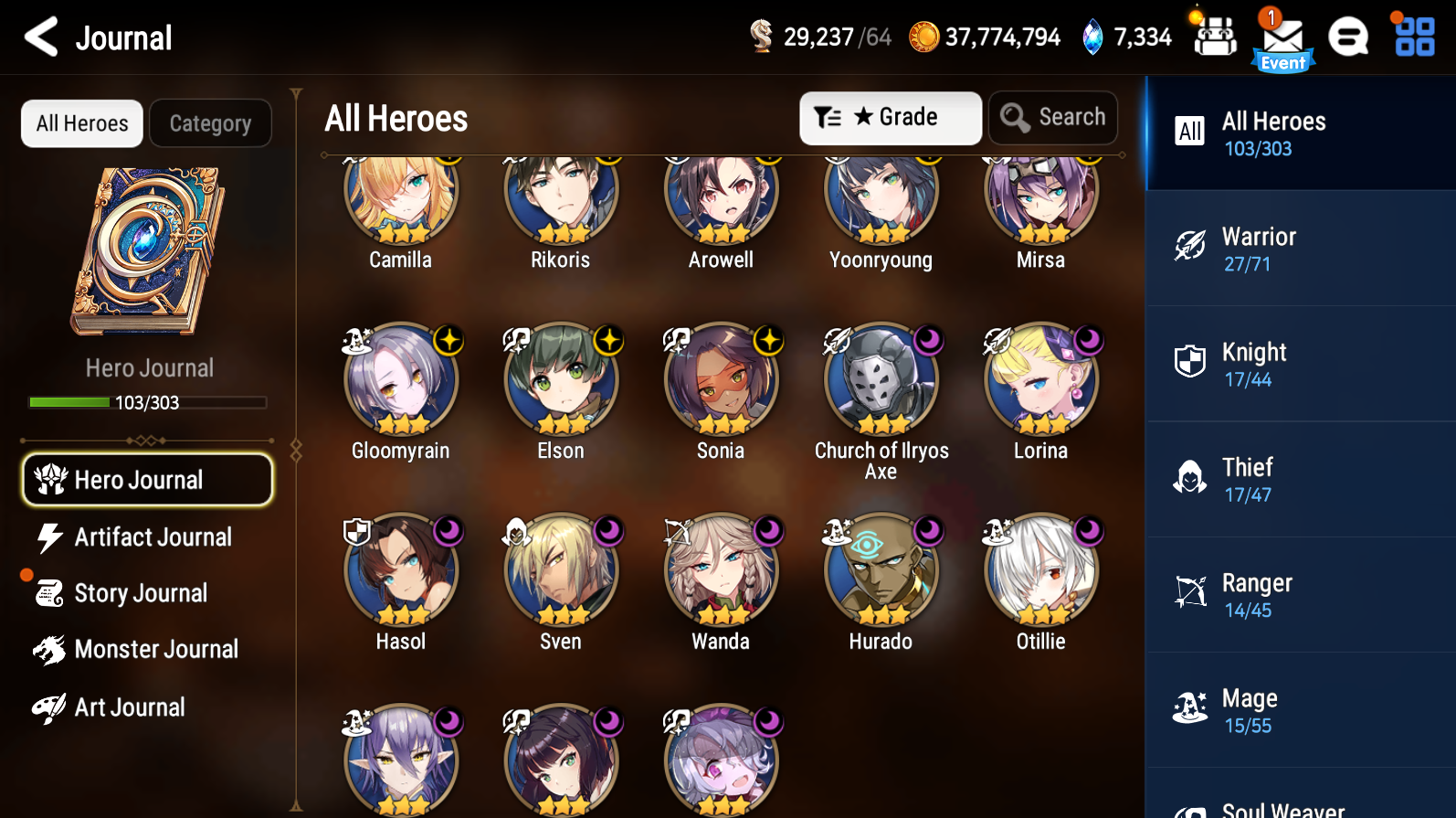Switch to the Category tab
Screen dimensions: 1456x818
tap(210, 122)
